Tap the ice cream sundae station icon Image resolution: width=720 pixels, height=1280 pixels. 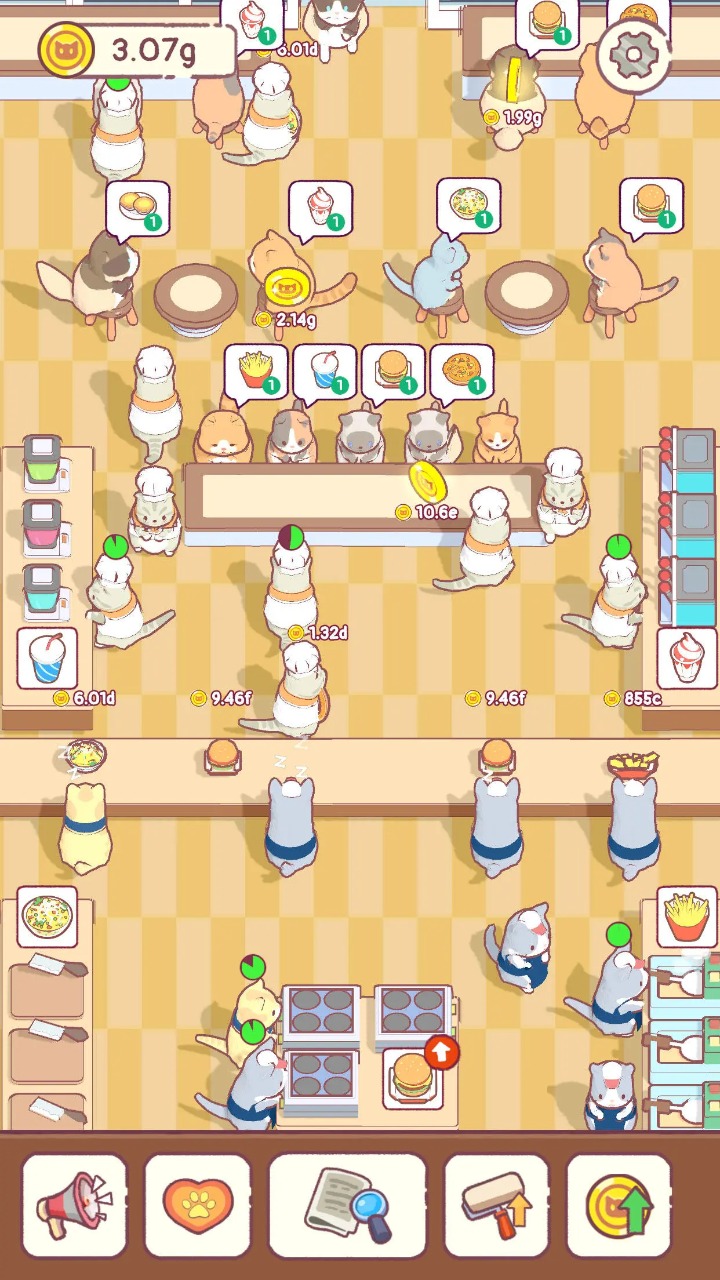[x=686, y=658]
